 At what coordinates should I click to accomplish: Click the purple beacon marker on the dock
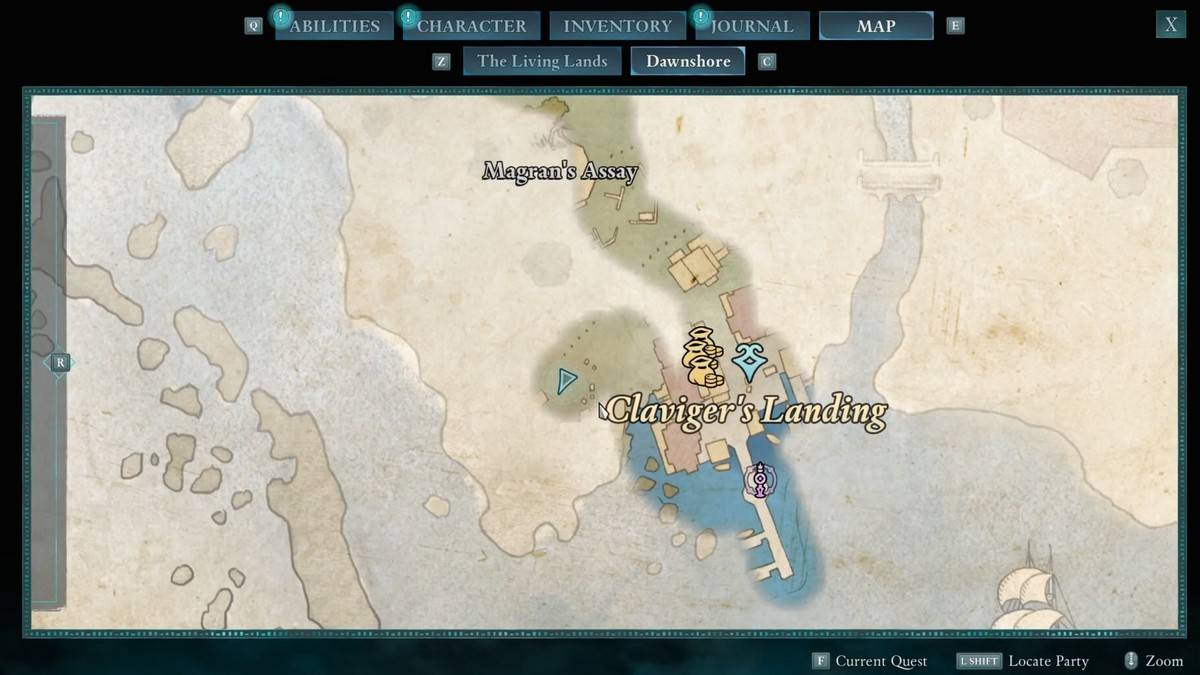coord(761,481)
